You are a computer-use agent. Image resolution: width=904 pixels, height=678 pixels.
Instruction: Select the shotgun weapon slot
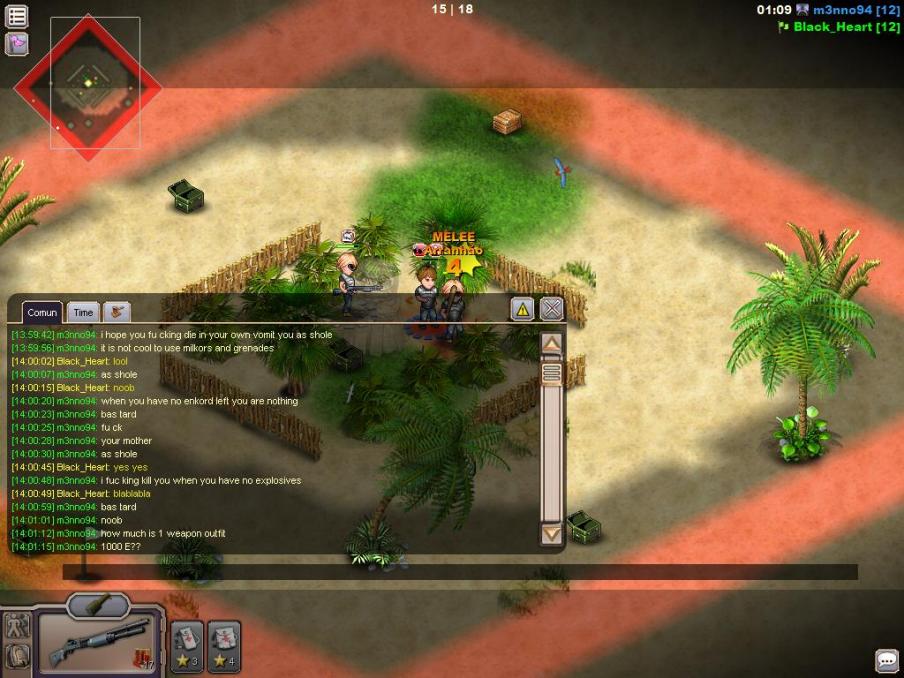(x=100, y=642)
